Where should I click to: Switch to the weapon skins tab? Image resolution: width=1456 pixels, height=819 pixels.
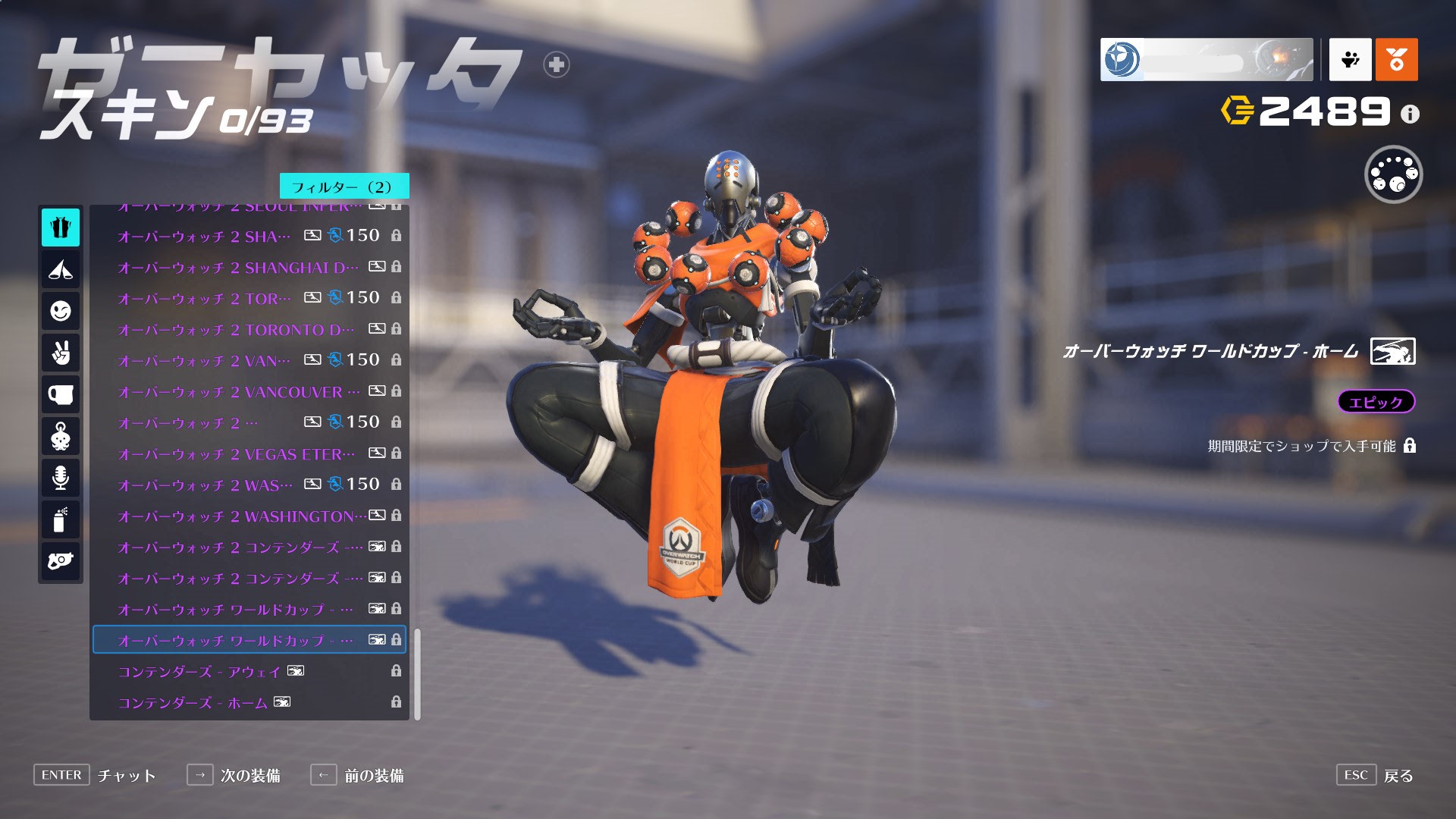pos(61,561)
